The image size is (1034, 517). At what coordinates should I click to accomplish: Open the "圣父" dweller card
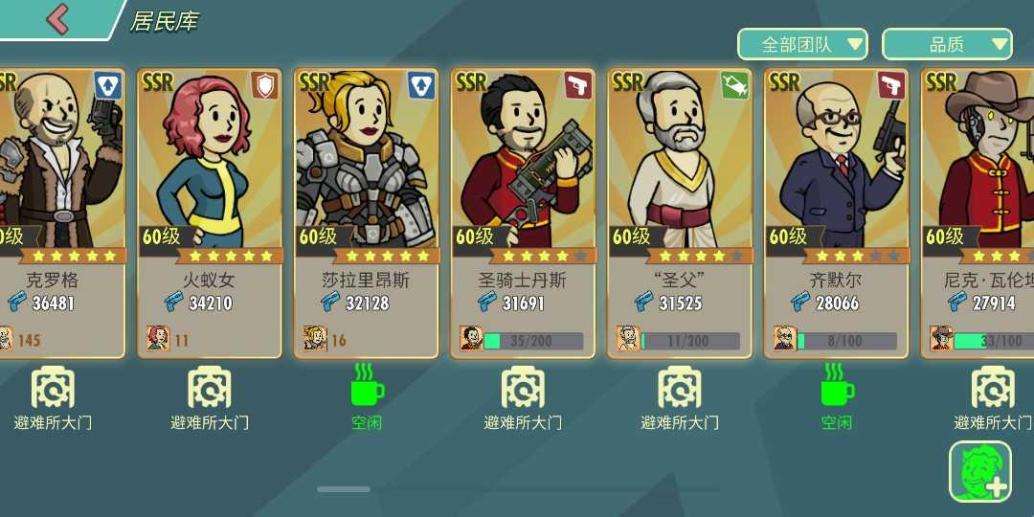[679, 212]
